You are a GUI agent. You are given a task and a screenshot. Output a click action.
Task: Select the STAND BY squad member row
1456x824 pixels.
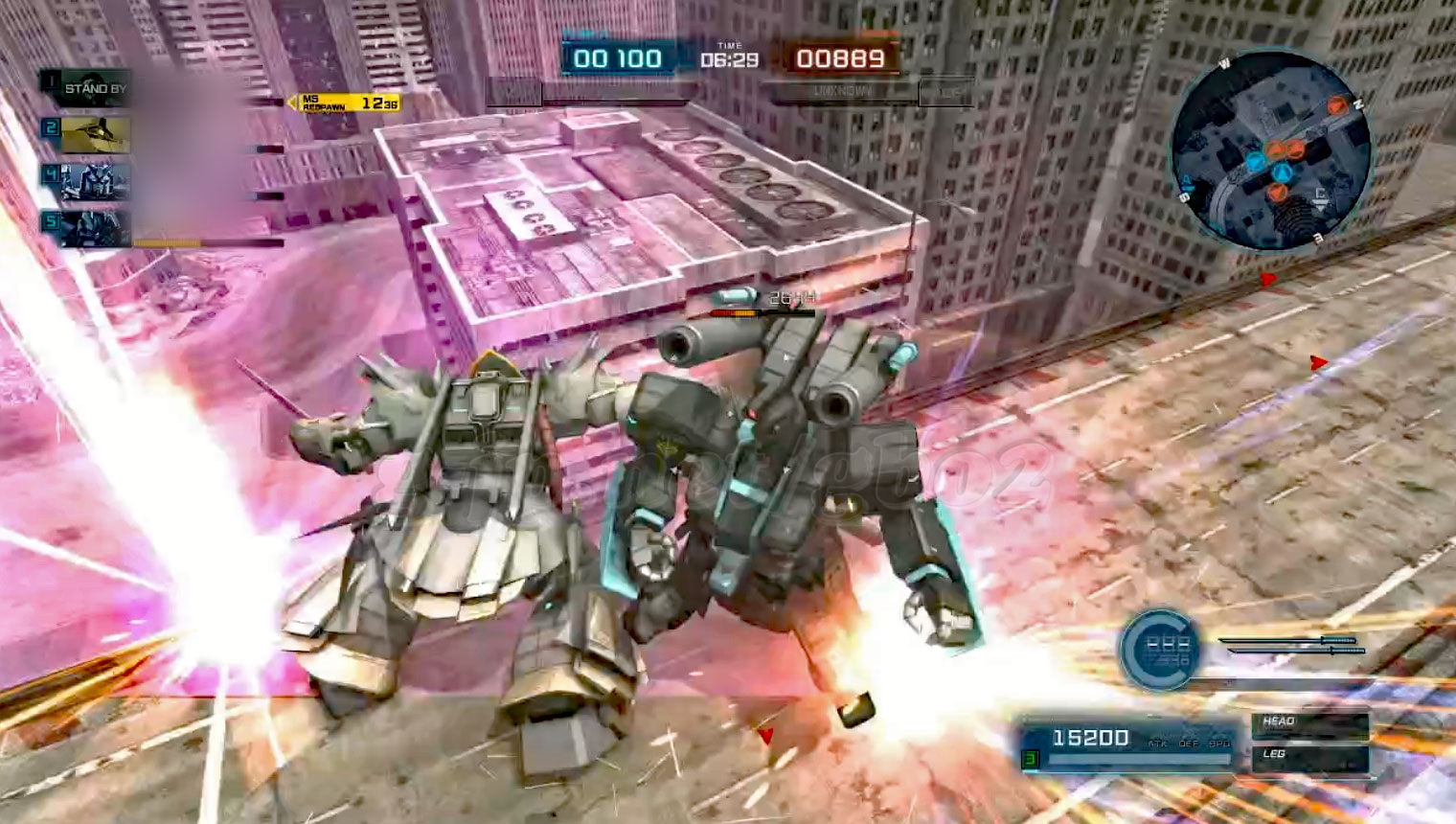click(x=94, y=89)
